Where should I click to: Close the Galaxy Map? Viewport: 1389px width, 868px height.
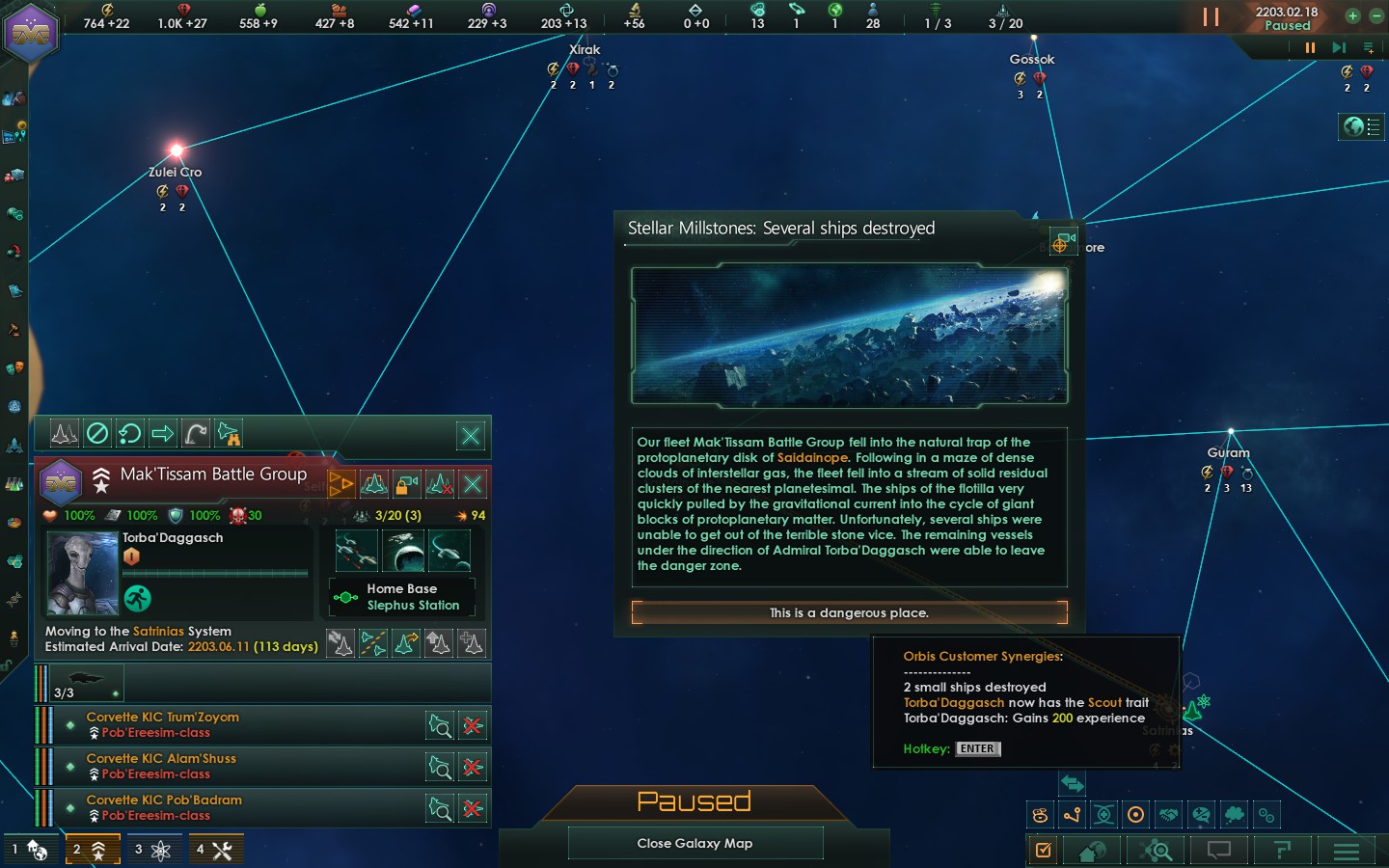coord(694,843)
